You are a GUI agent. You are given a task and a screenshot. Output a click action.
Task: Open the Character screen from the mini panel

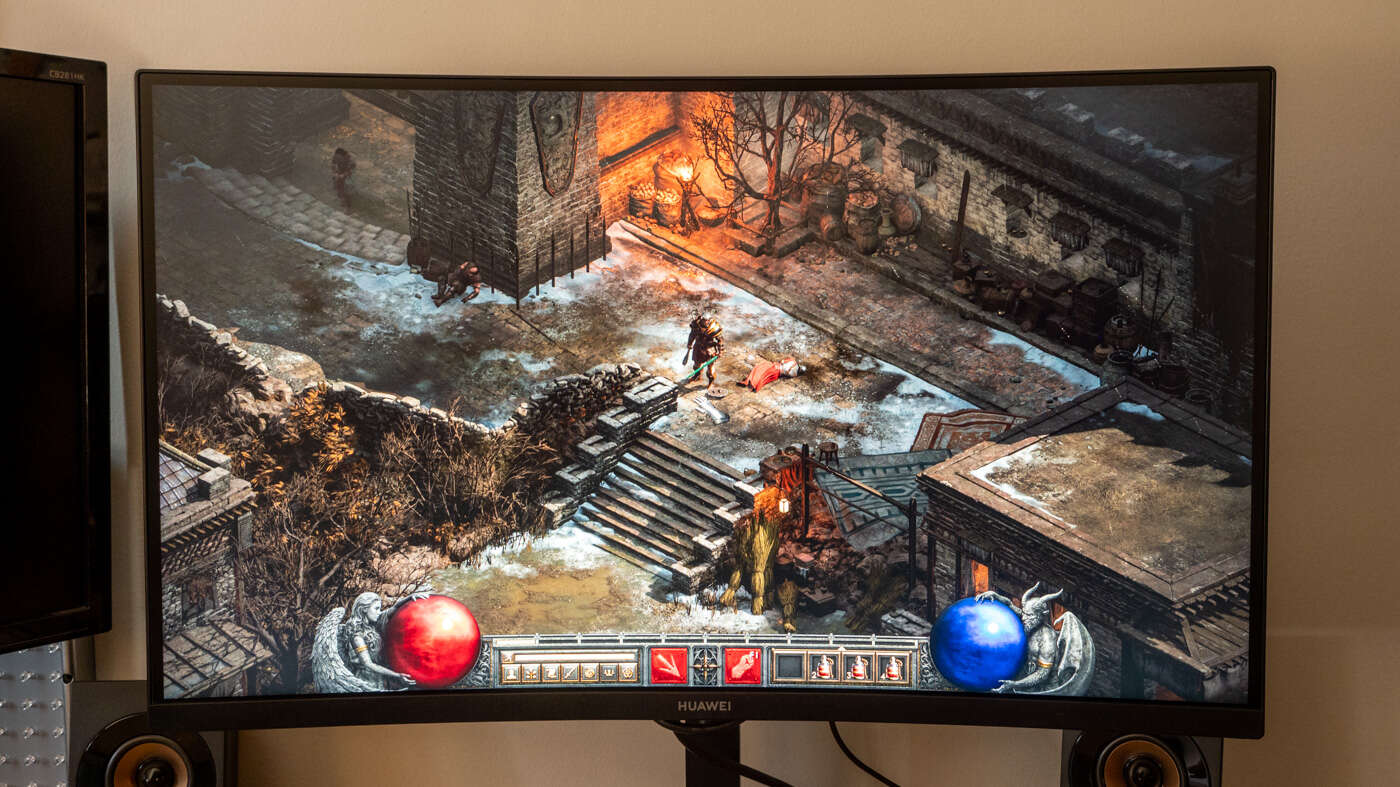(x=513, y=671)
